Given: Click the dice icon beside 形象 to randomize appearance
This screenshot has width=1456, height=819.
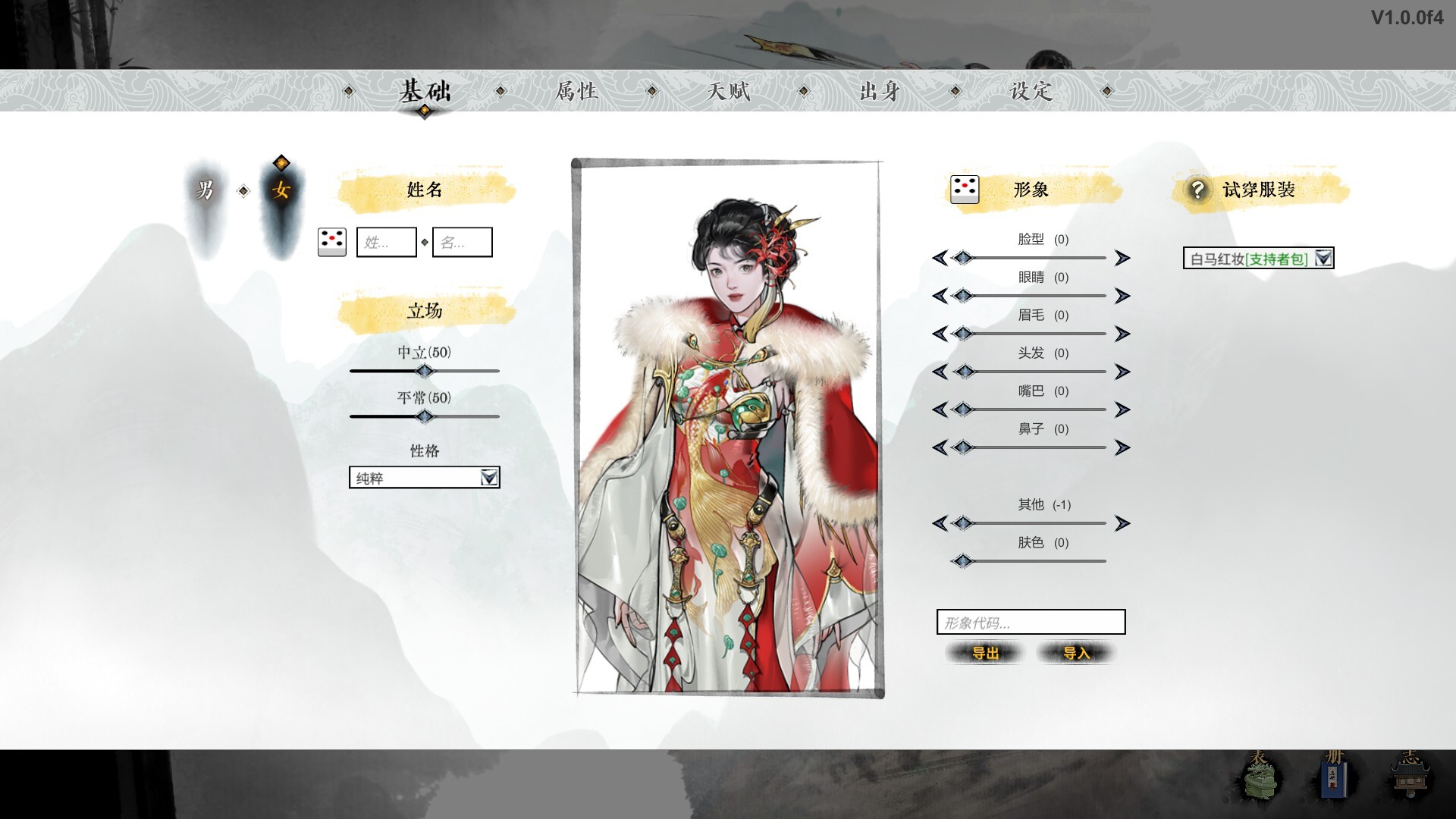Looking at the screenshot, I should pos(963,190).
